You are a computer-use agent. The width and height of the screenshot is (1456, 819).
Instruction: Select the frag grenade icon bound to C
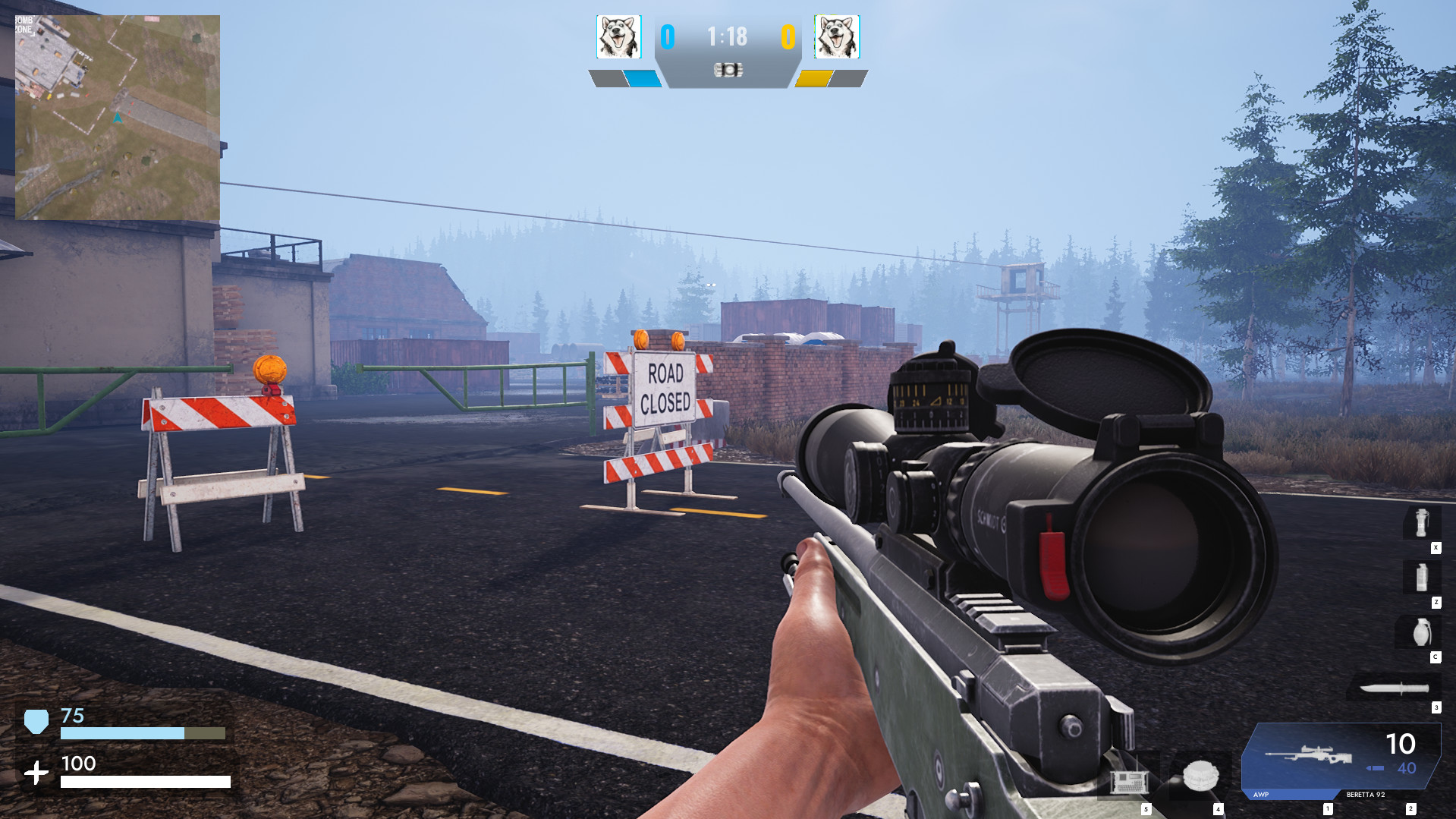coord(1422,631)
